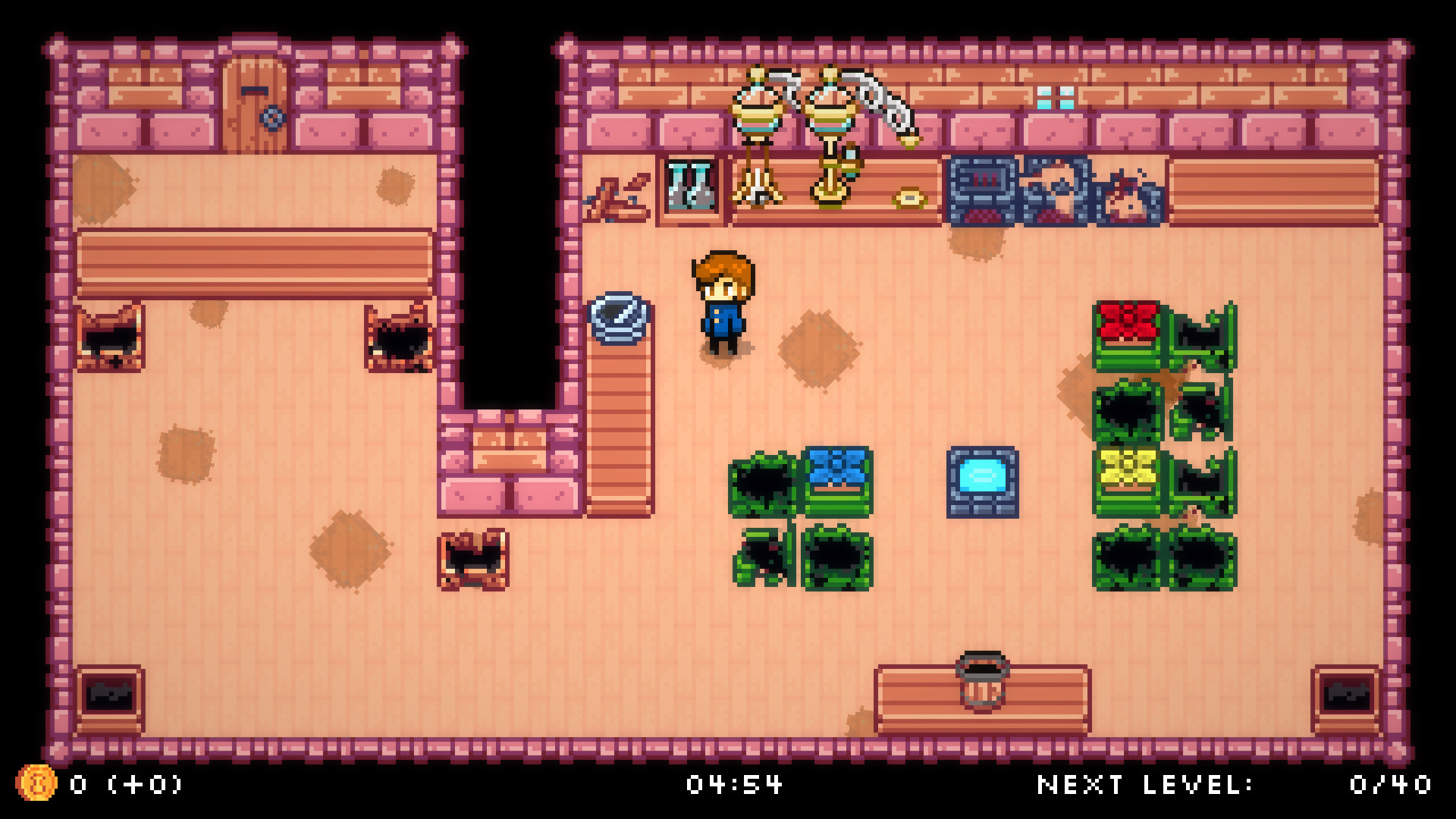Click the potion cabinet on the top shelf
Screen dimensions: 1456x819
tap(689, 186)
